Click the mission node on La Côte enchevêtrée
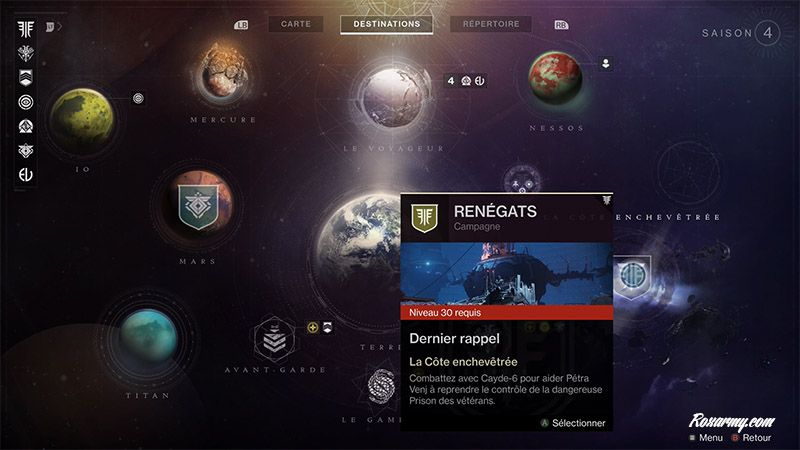This screenshot has width=800, height=450. pos(631,274)
